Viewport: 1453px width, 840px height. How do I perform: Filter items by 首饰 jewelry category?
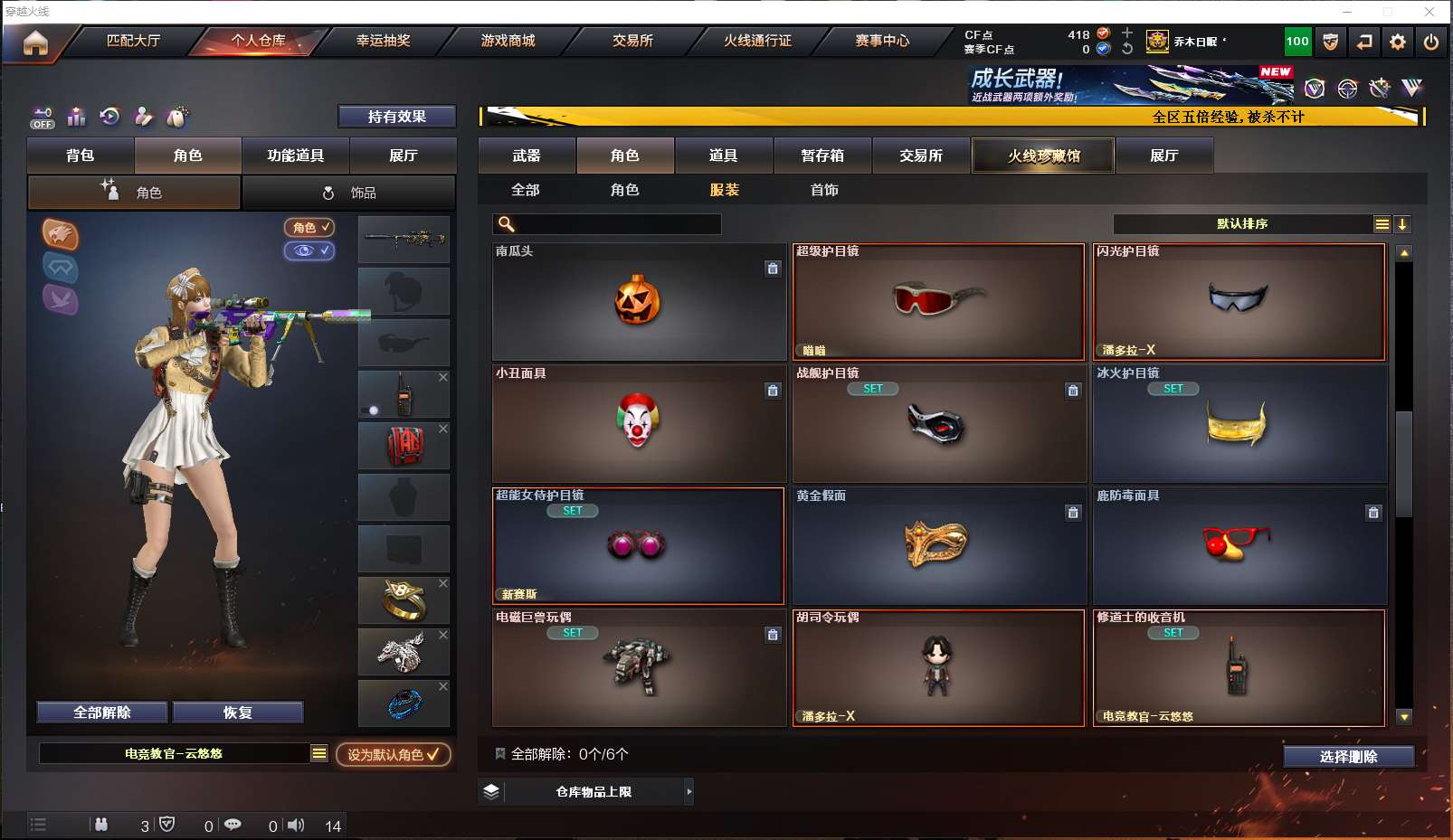[824, 190]
